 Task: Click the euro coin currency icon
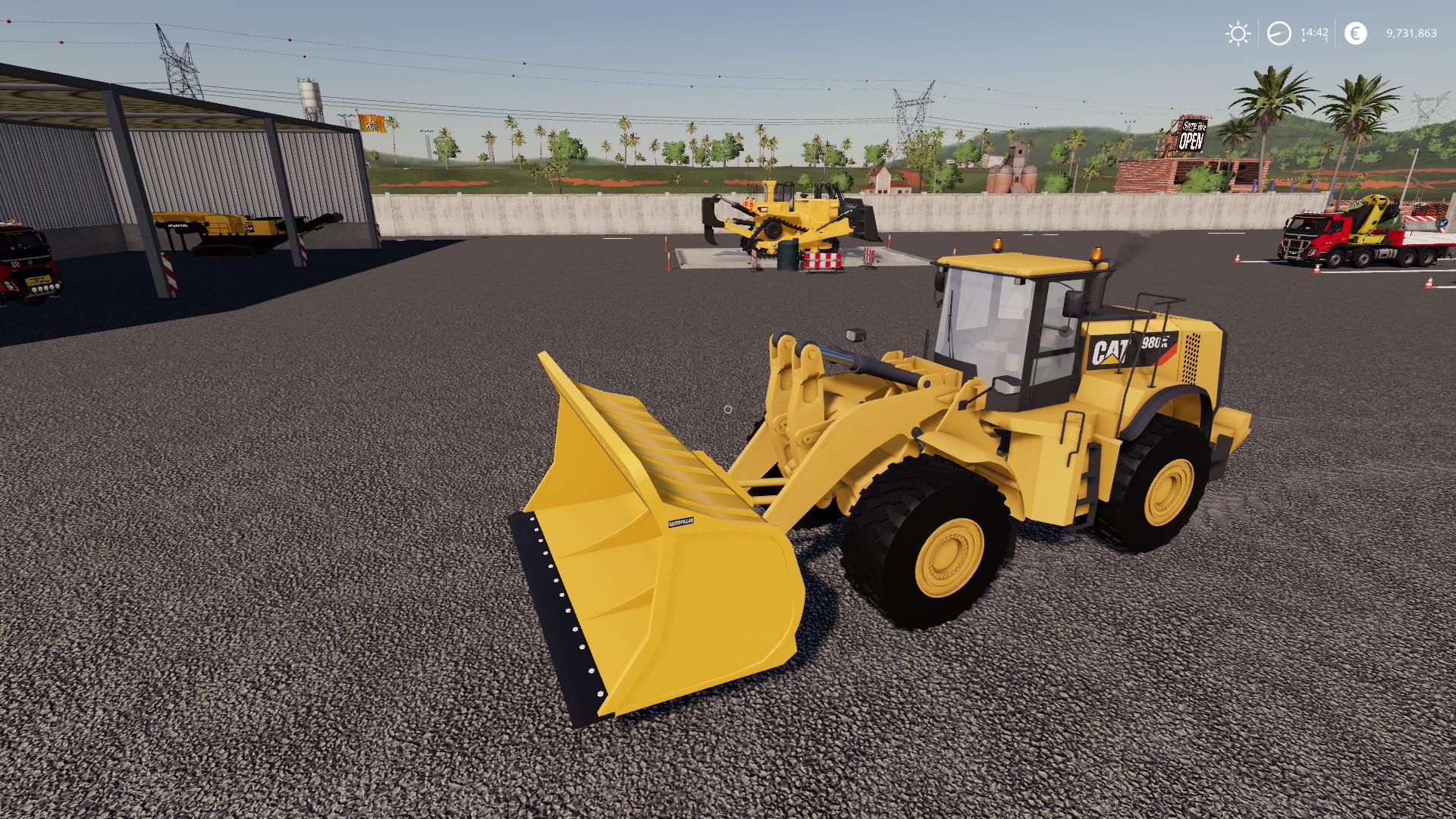click(1354, 33)
